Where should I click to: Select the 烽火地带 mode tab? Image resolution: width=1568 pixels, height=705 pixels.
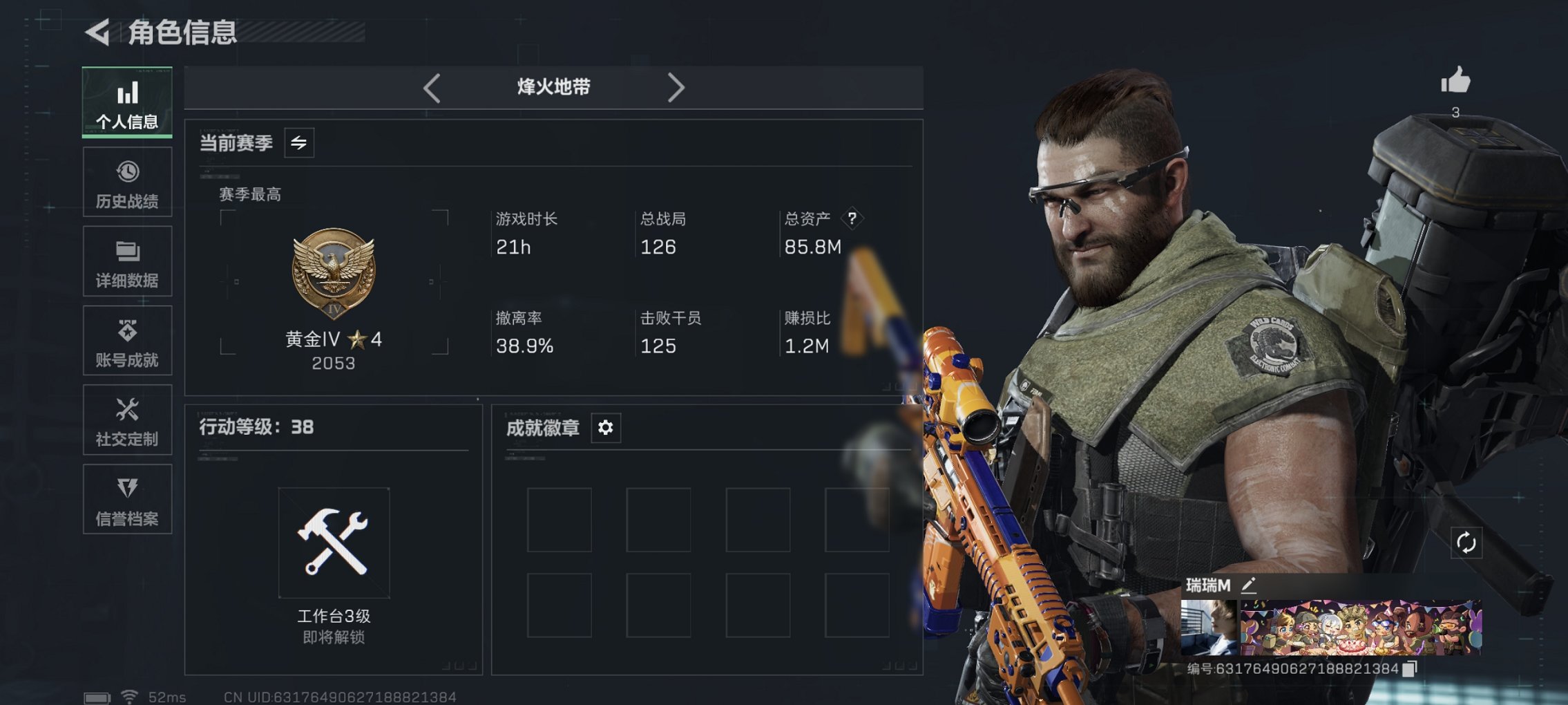coord(554,87)
